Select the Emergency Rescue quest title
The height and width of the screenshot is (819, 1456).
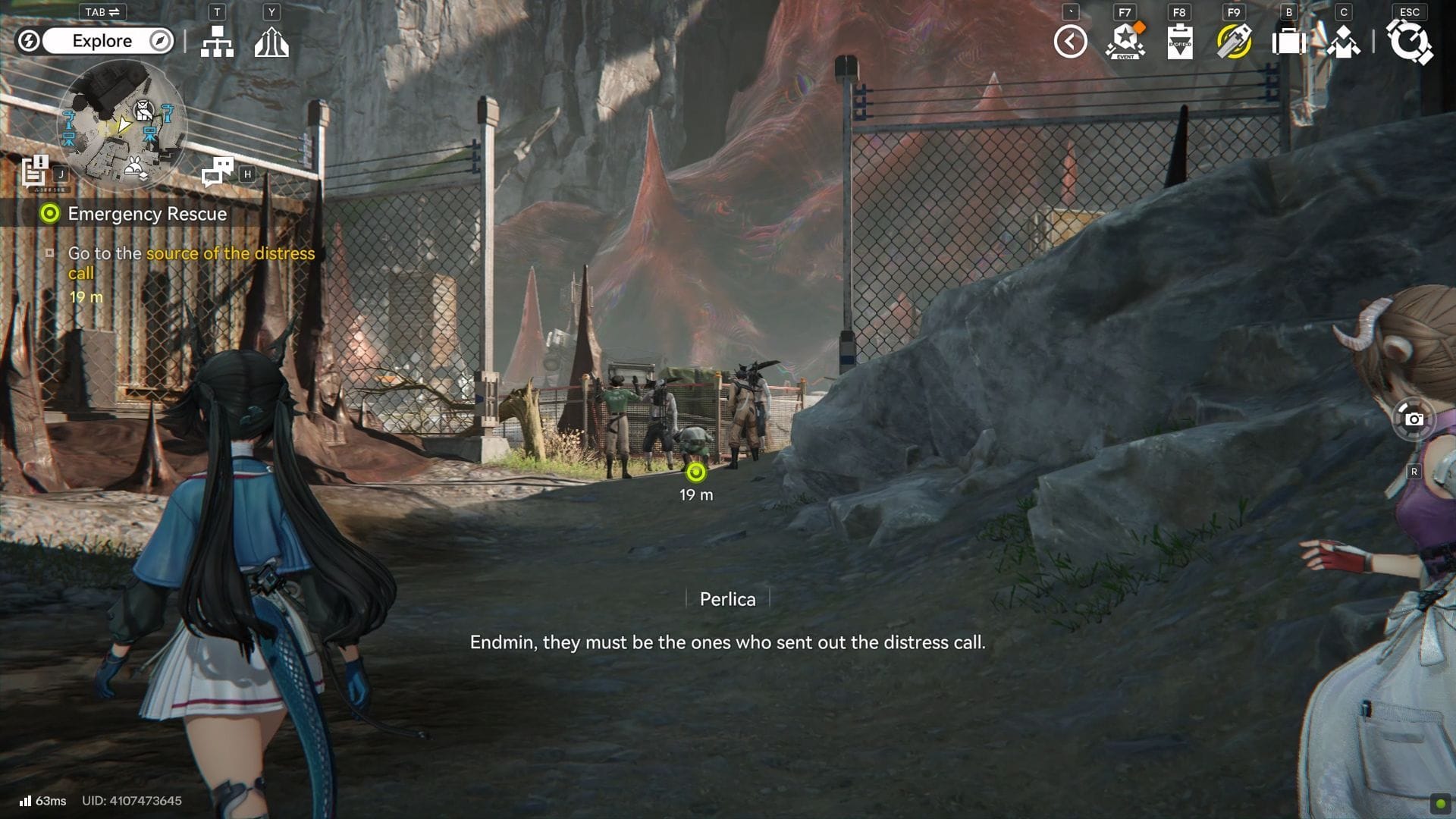(147, 215)
